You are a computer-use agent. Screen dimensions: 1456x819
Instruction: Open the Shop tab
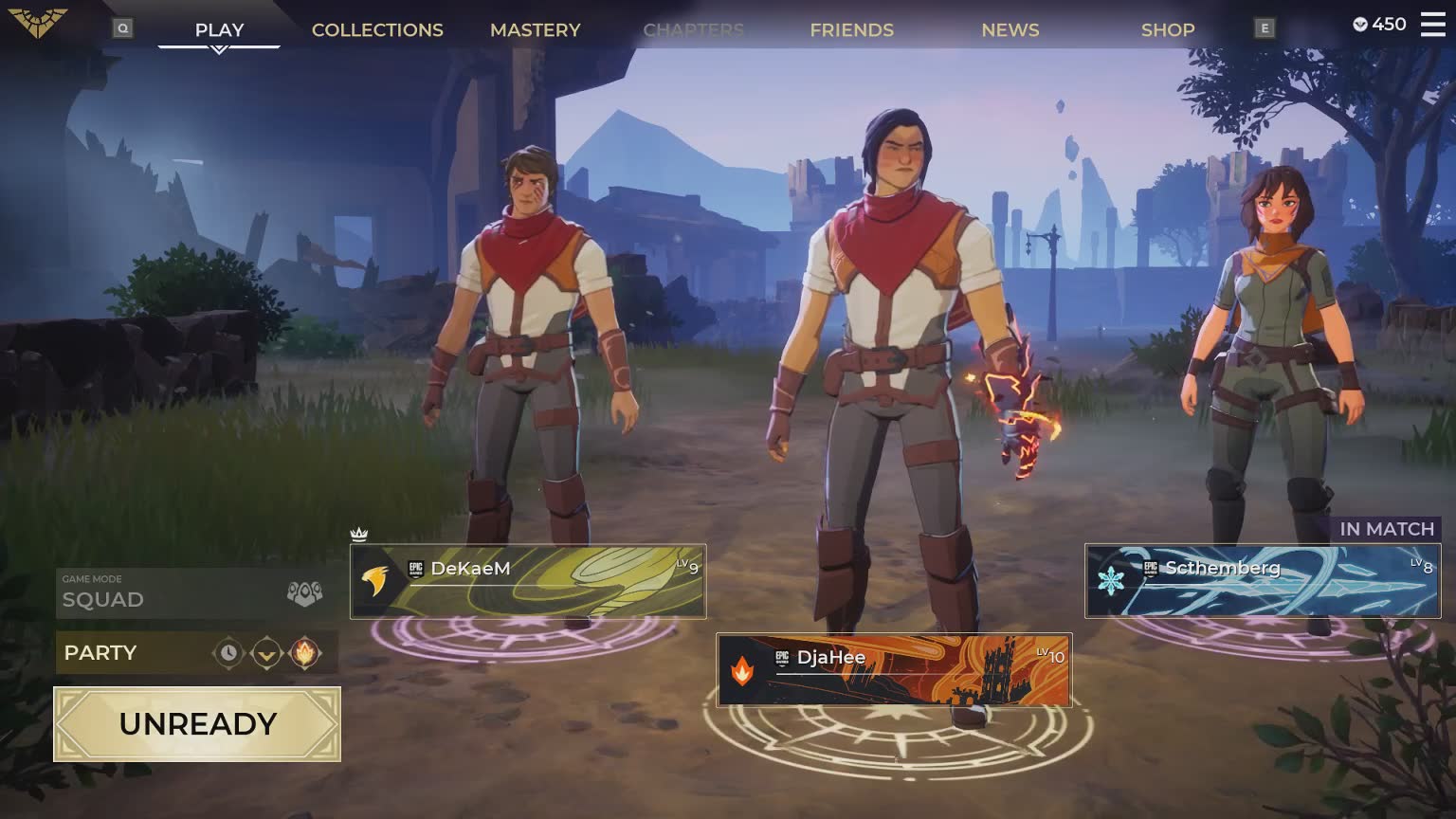click(1167, 30)
